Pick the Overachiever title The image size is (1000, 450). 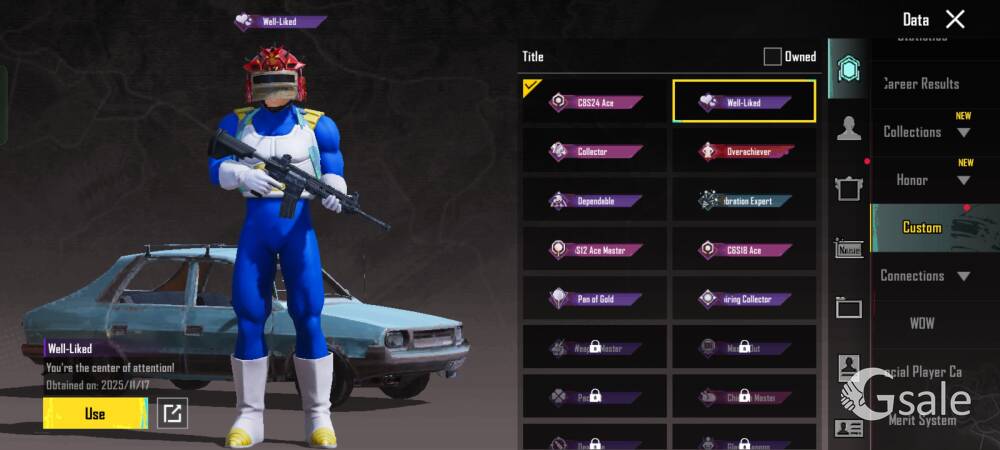pos(745,152)
